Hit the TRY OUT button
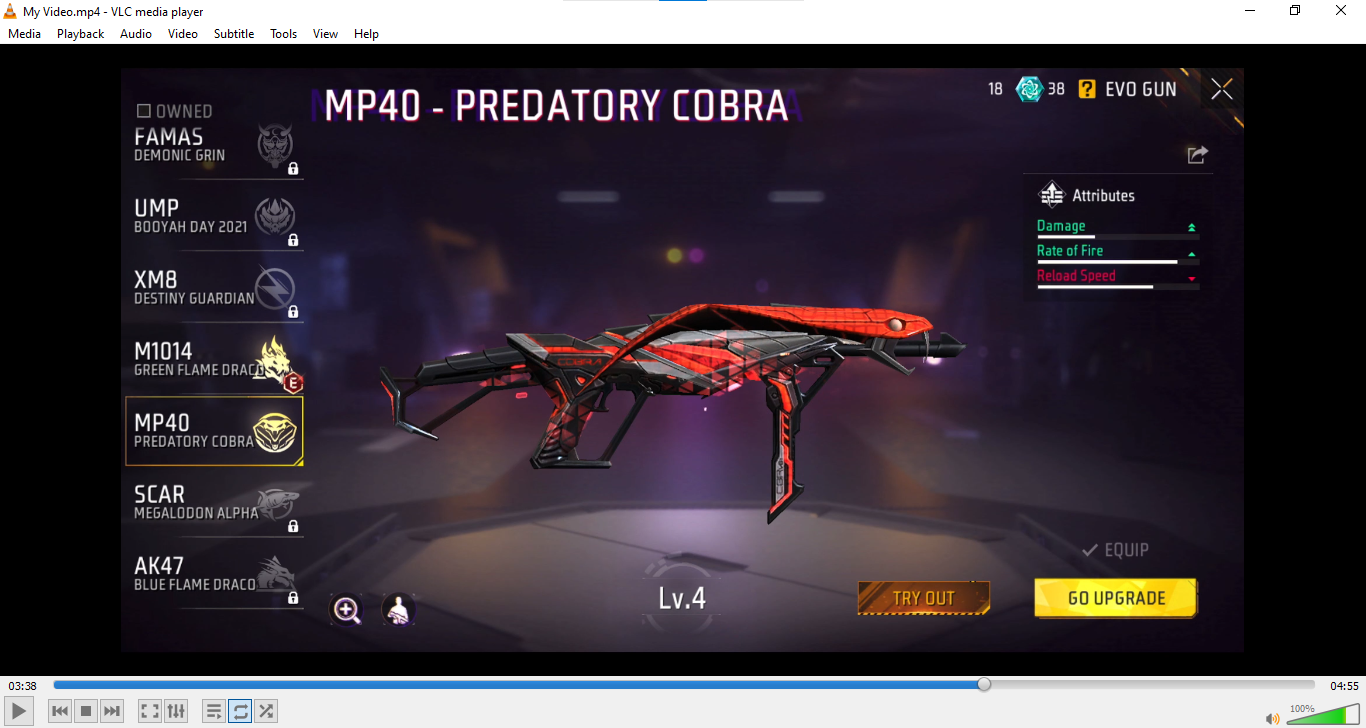The height and width of the screenshot is (728, 1366). [x=923, y=598]
